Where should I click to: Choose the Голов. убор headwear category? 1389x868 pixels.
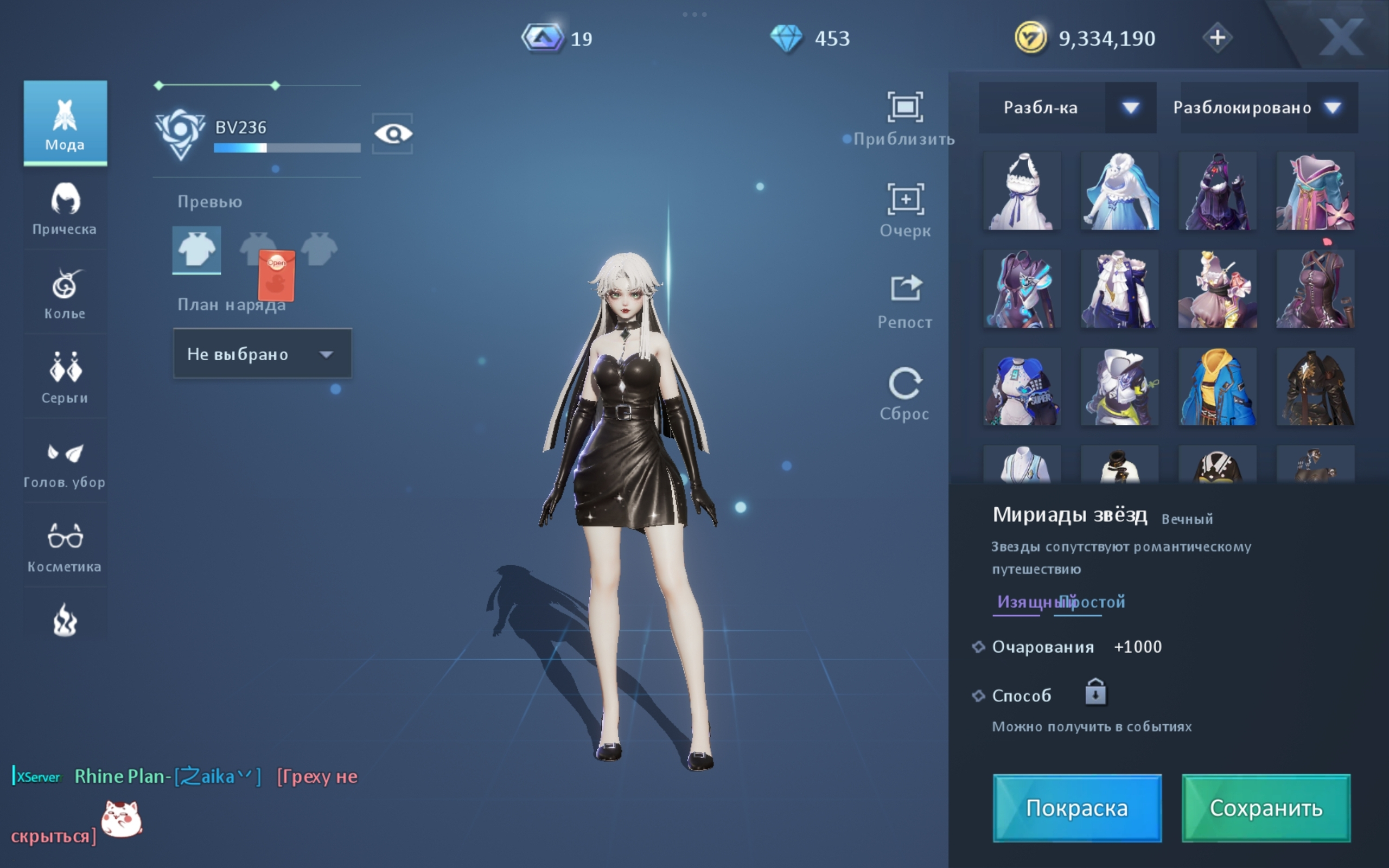point(65,462)
